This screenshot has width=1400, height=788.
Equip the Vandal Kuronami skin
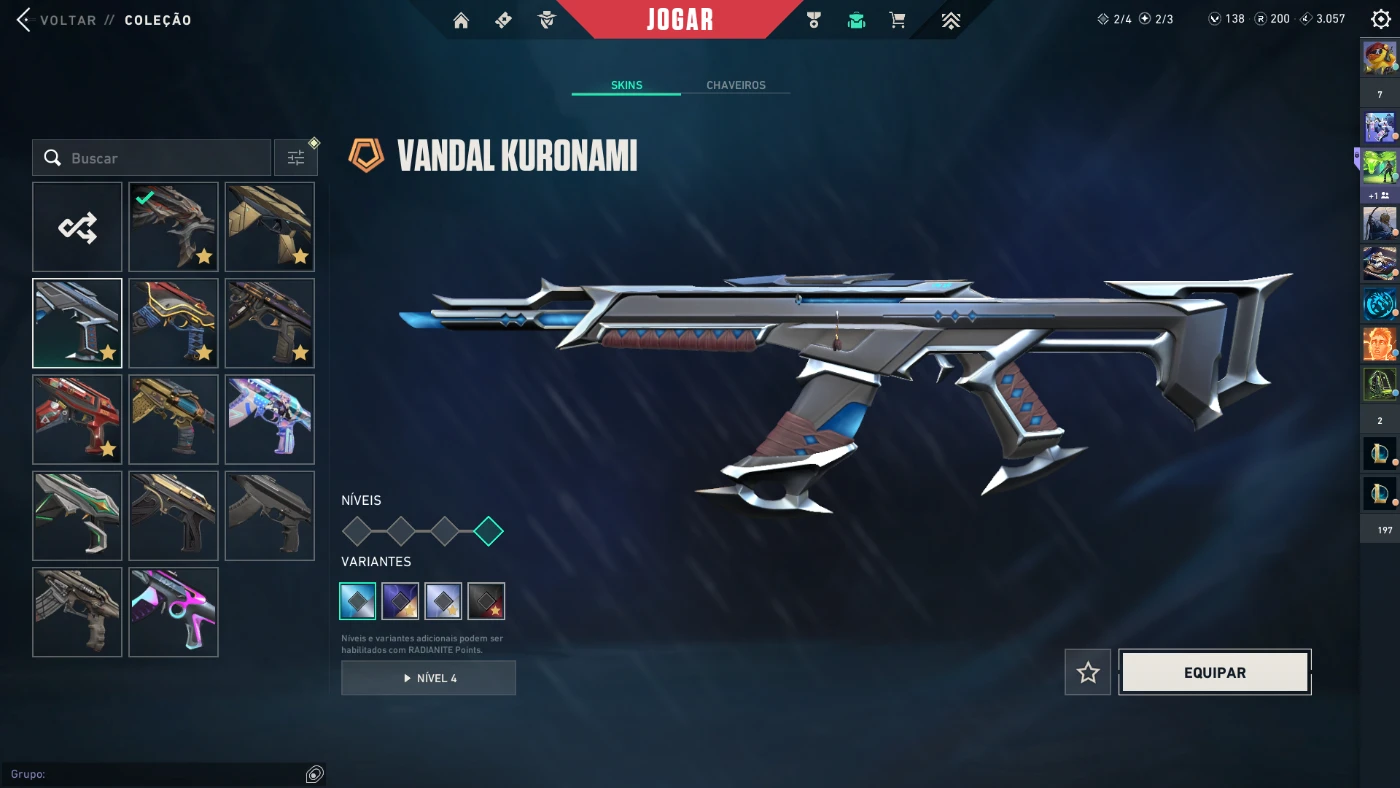tap(1214, 673)
